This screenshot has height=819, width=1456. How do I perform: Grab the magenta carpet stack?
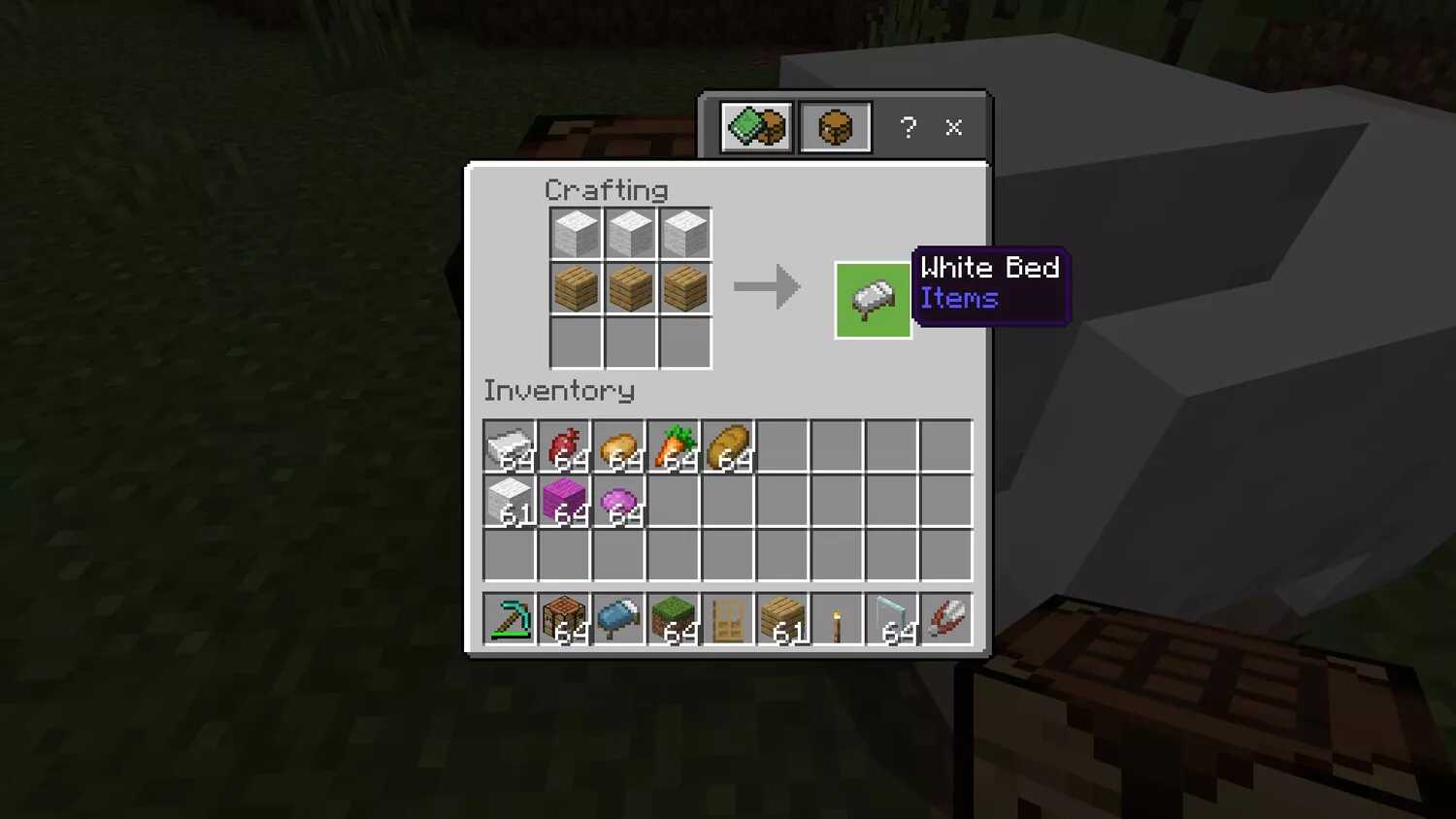coord(619,501)
